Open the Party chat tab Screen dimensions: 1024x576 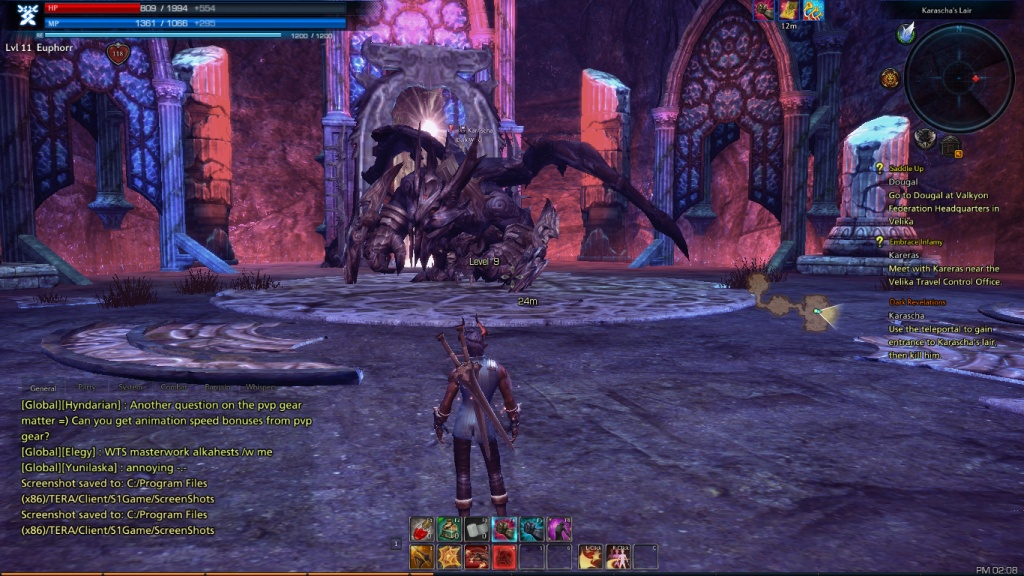point(87,388)
